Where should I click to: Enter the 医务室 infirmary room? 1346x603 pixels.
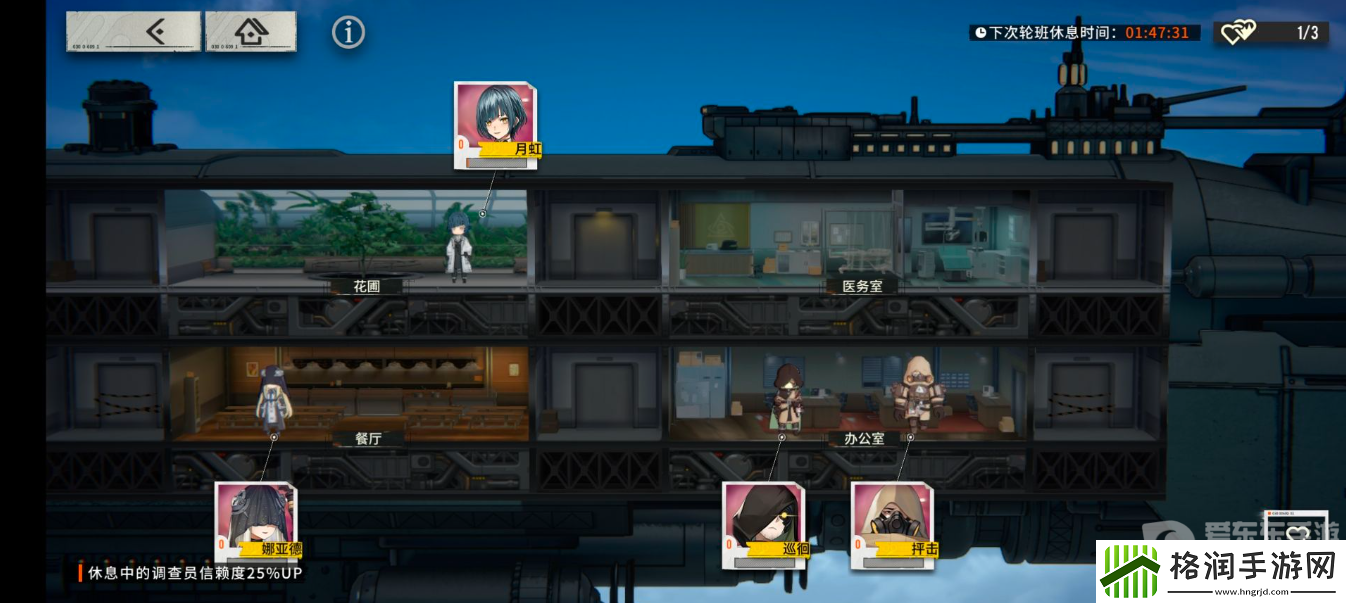point(850,240)
